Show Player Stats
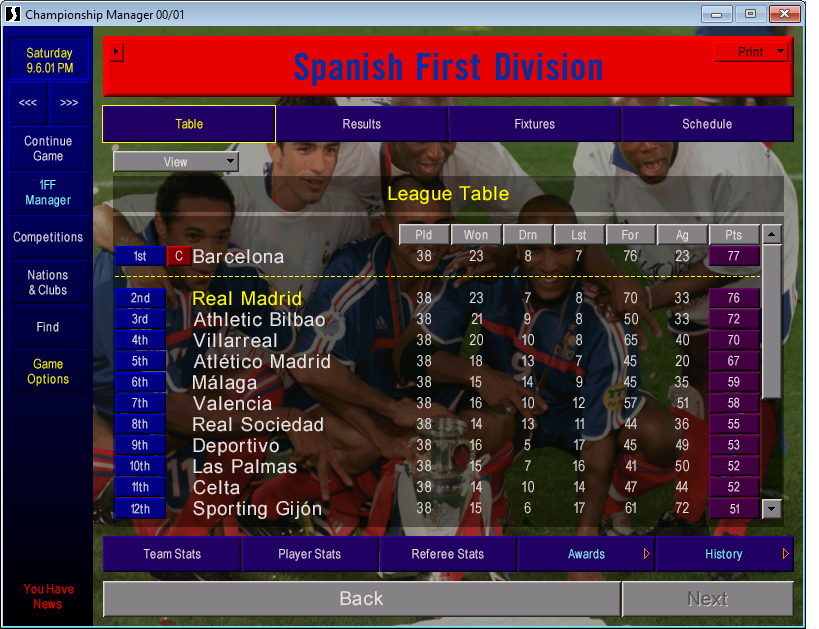Screen dimensions: 819x629 310,554
